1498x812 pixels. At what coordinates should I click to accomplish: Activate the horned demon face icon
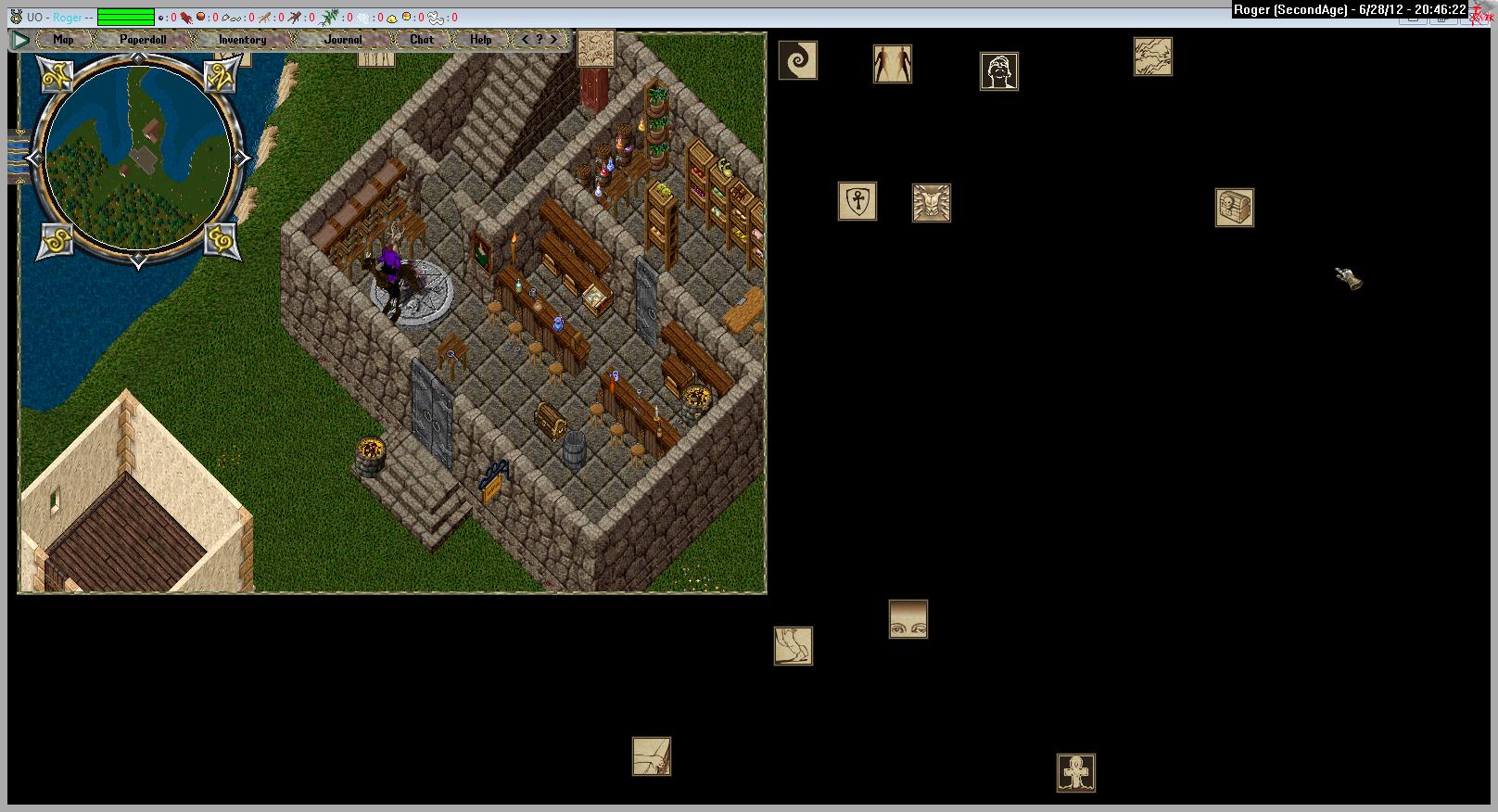[932, 203]
